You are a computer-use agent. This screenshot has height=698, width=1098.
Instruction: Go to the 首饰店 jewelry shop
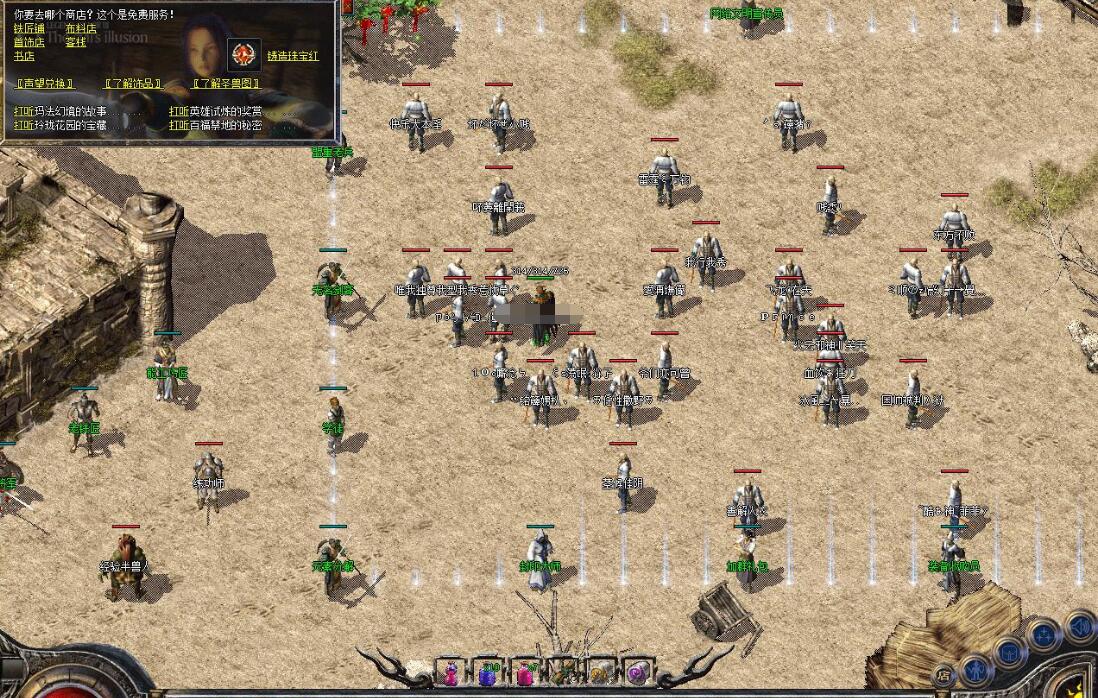(x=30, y=42)
